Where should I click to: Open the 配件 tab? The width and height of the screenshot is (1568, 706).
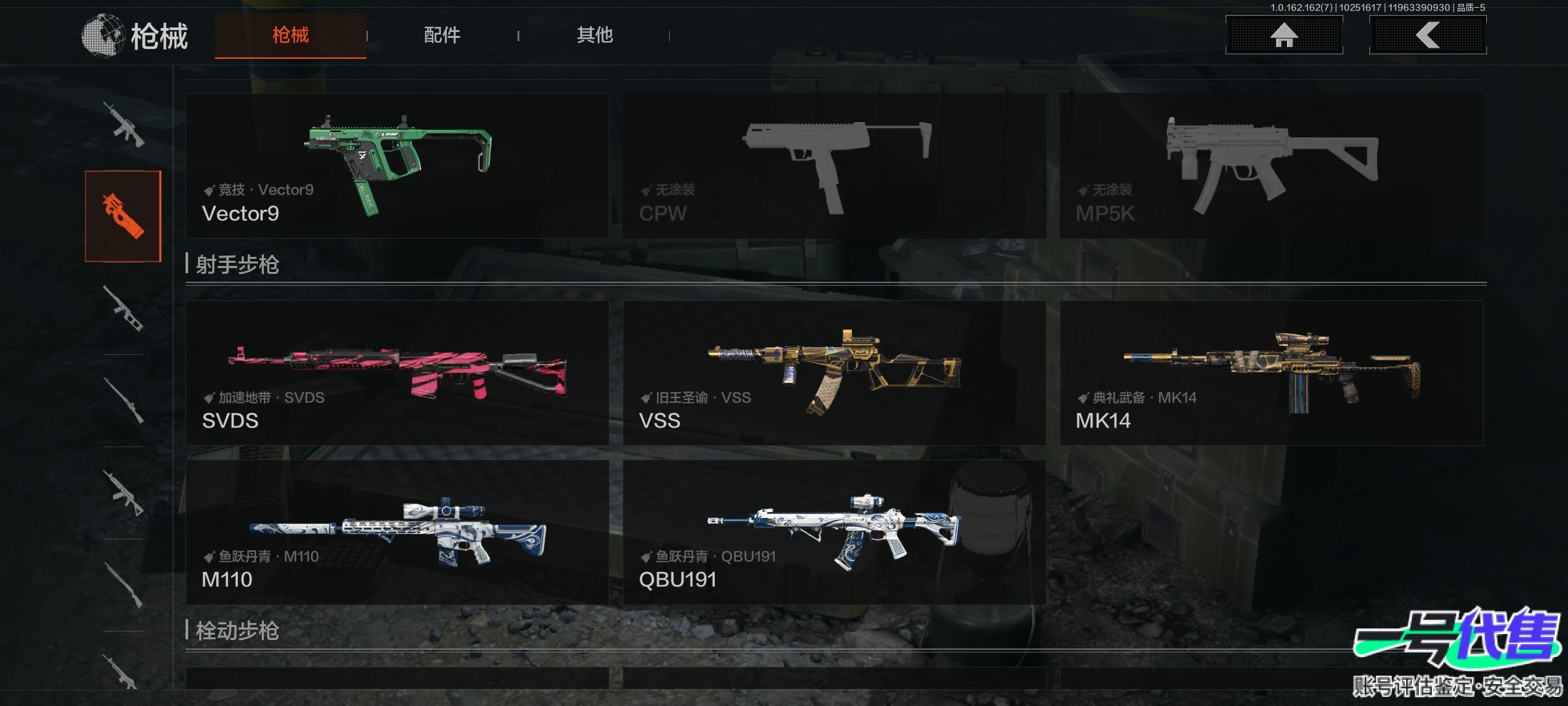[x=442, y=35]
